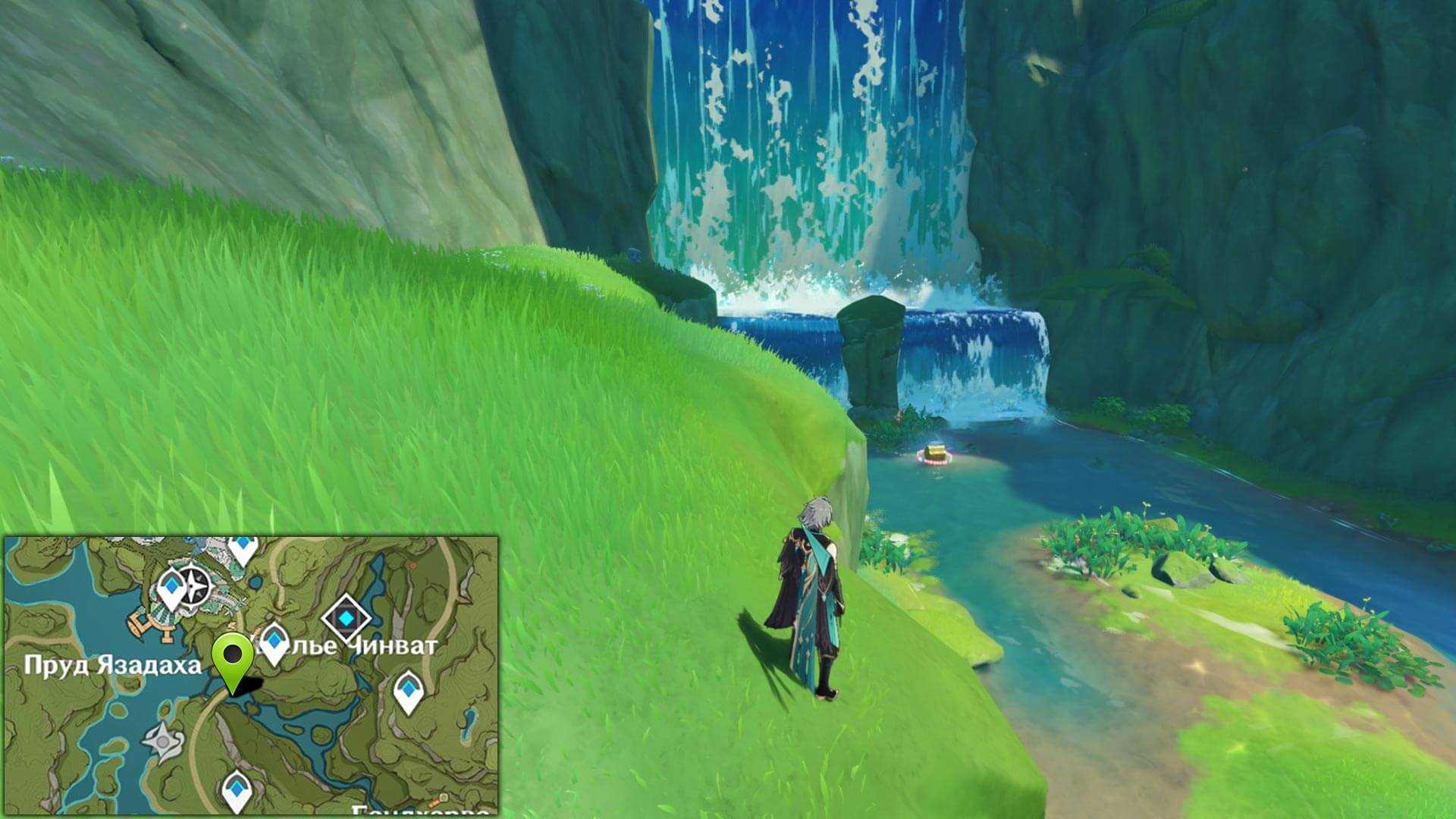1456x819 pixels.
Task: Choose the teleport waypoint beside the compass marker
Action: (172, 588)
